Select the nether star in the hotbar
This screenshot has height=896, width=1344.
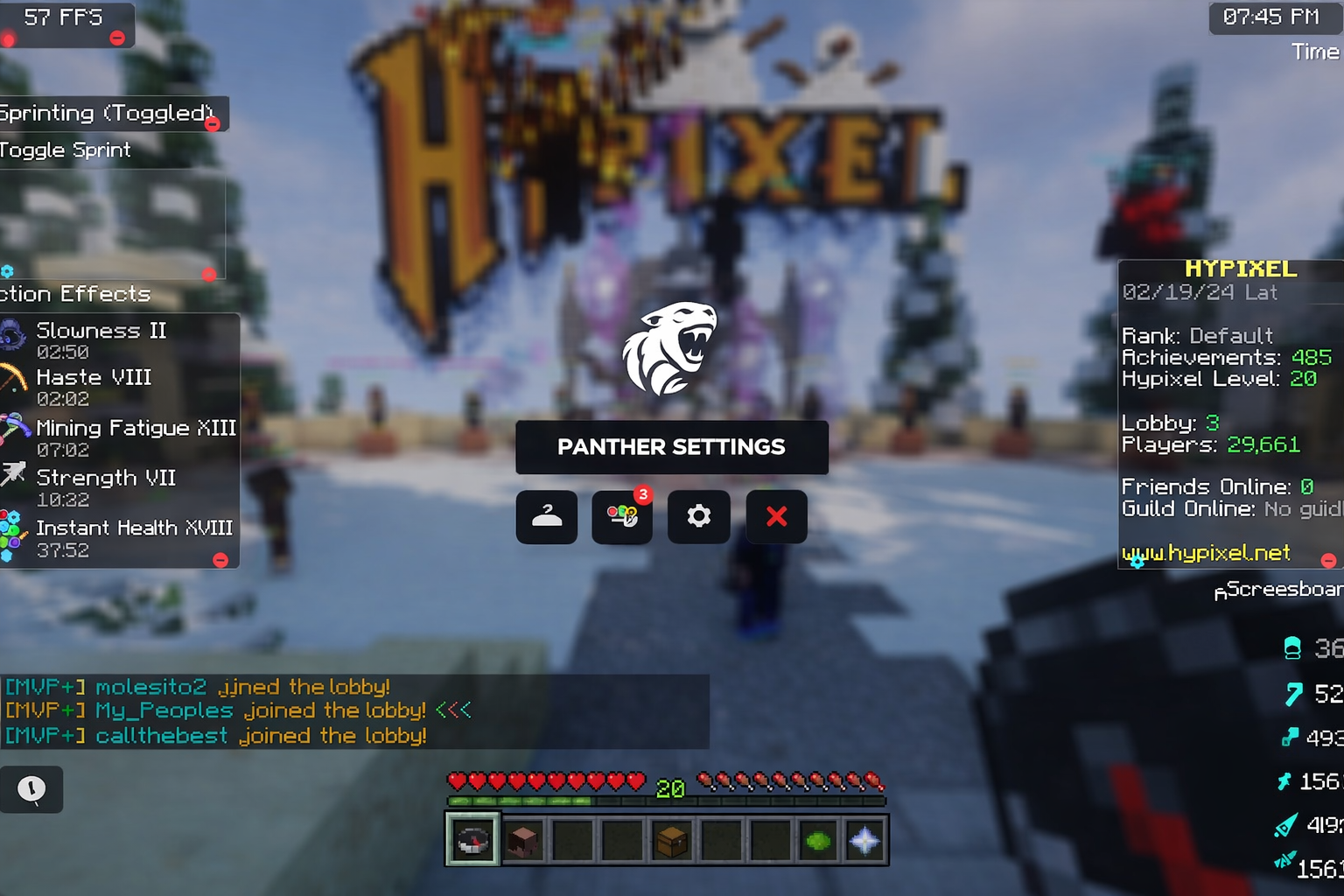pyautogui.click(x=865, y=840)
